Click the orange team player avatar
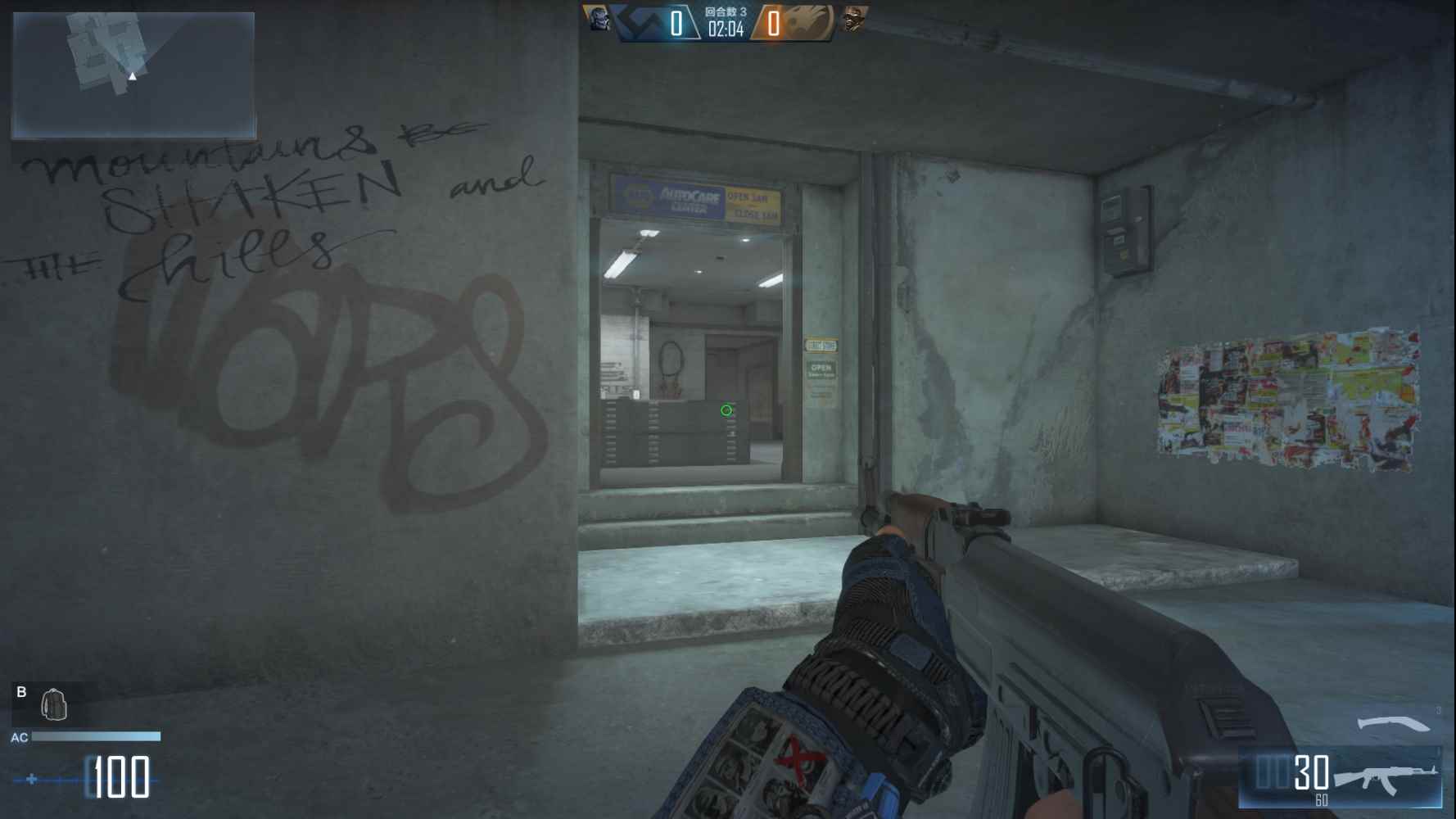The image size is (1456, 819). click(x=853, y=19)
